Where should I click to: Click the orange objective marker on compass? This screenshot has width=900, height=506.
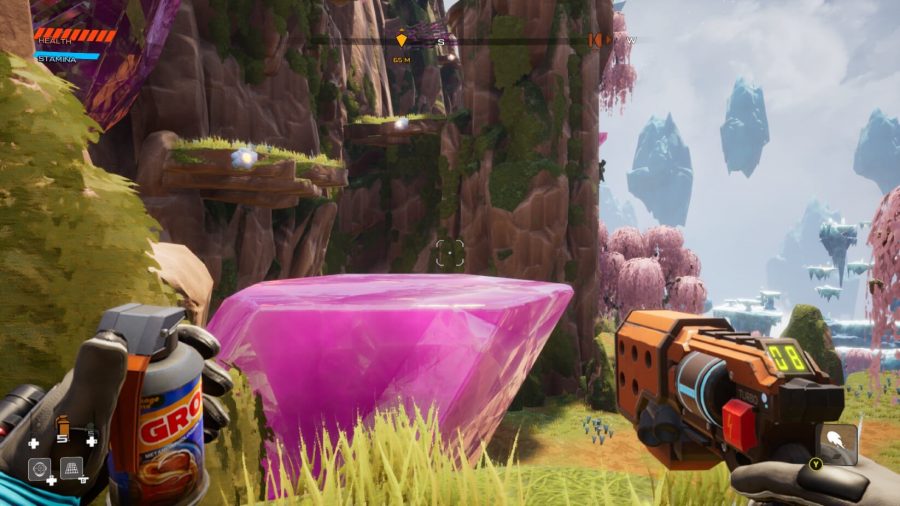(402, 40)
